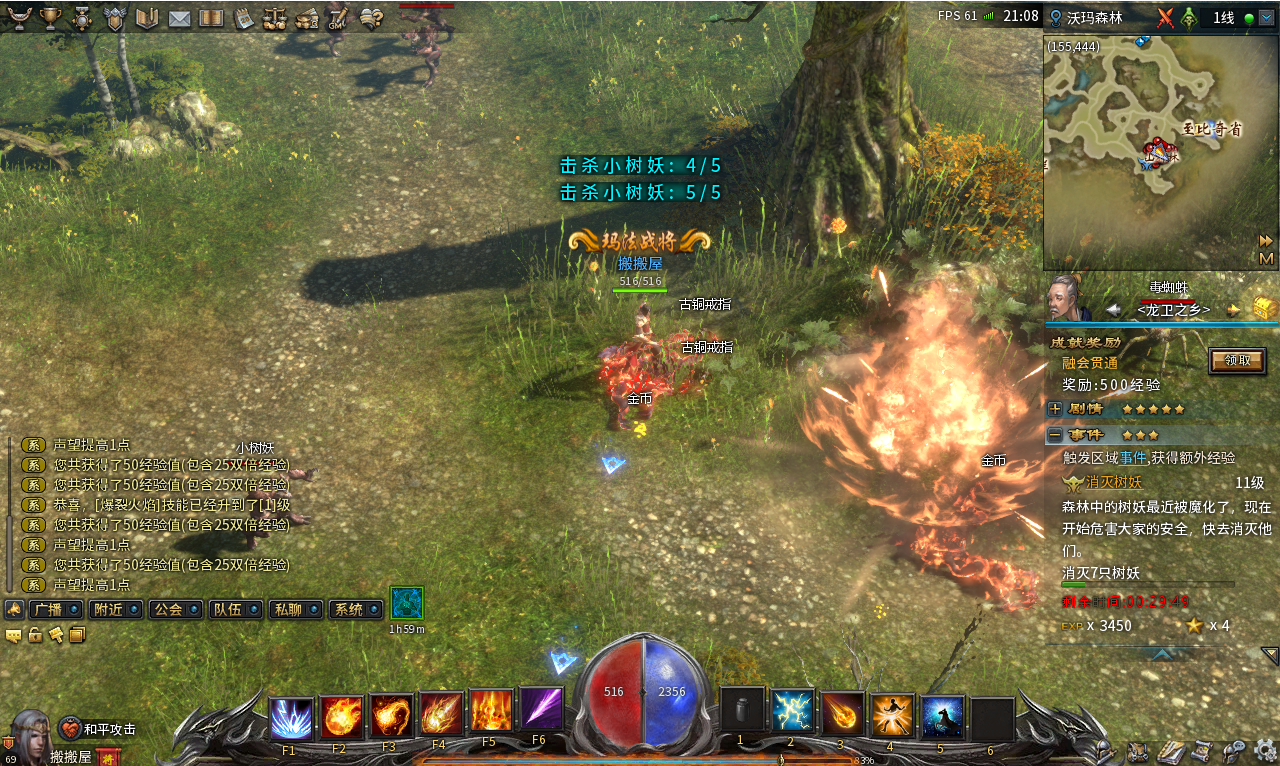Image resolution: width=1280 pixels, height=766 pixels.
Task: Open the gear settings icon
Action: coord(1265,750)
